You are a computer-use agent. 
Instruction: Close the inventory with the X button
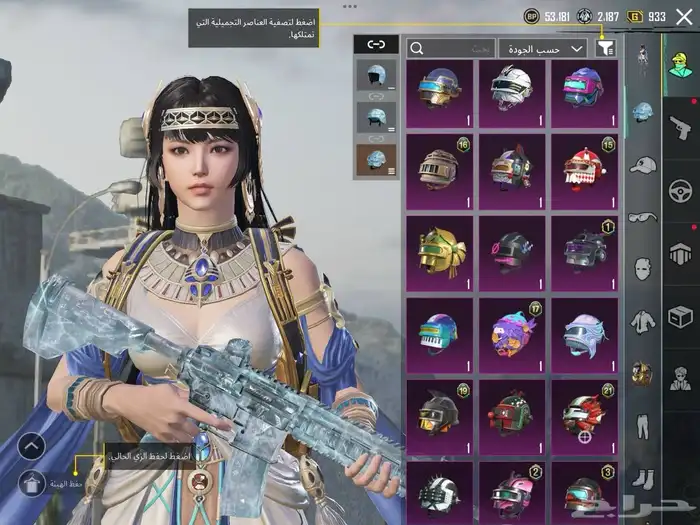(x=684, y=17)
